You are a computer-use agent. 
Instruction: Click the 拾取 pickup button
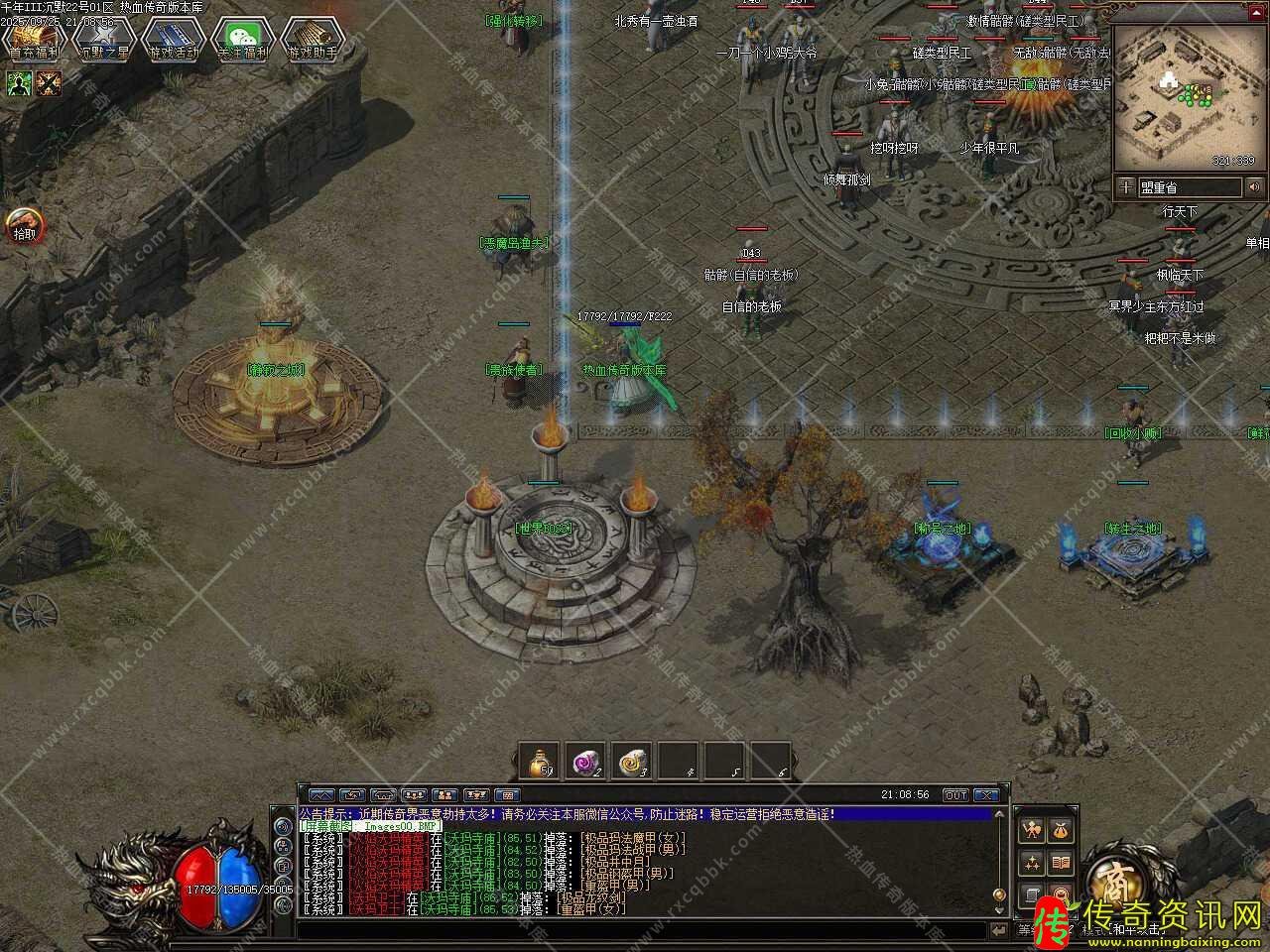coord(22,226)
